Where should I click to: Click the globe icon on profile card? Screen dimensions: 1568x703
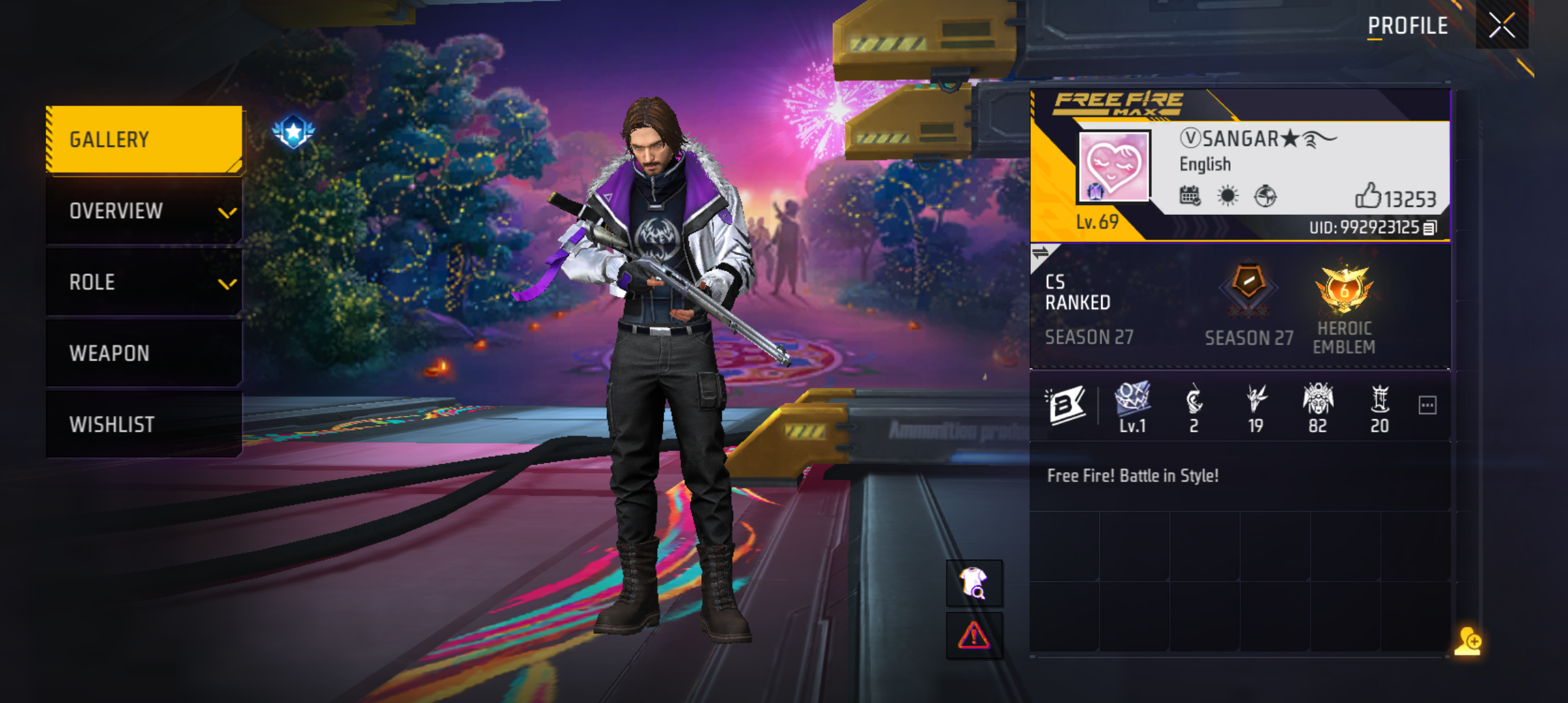(1265, 195)
